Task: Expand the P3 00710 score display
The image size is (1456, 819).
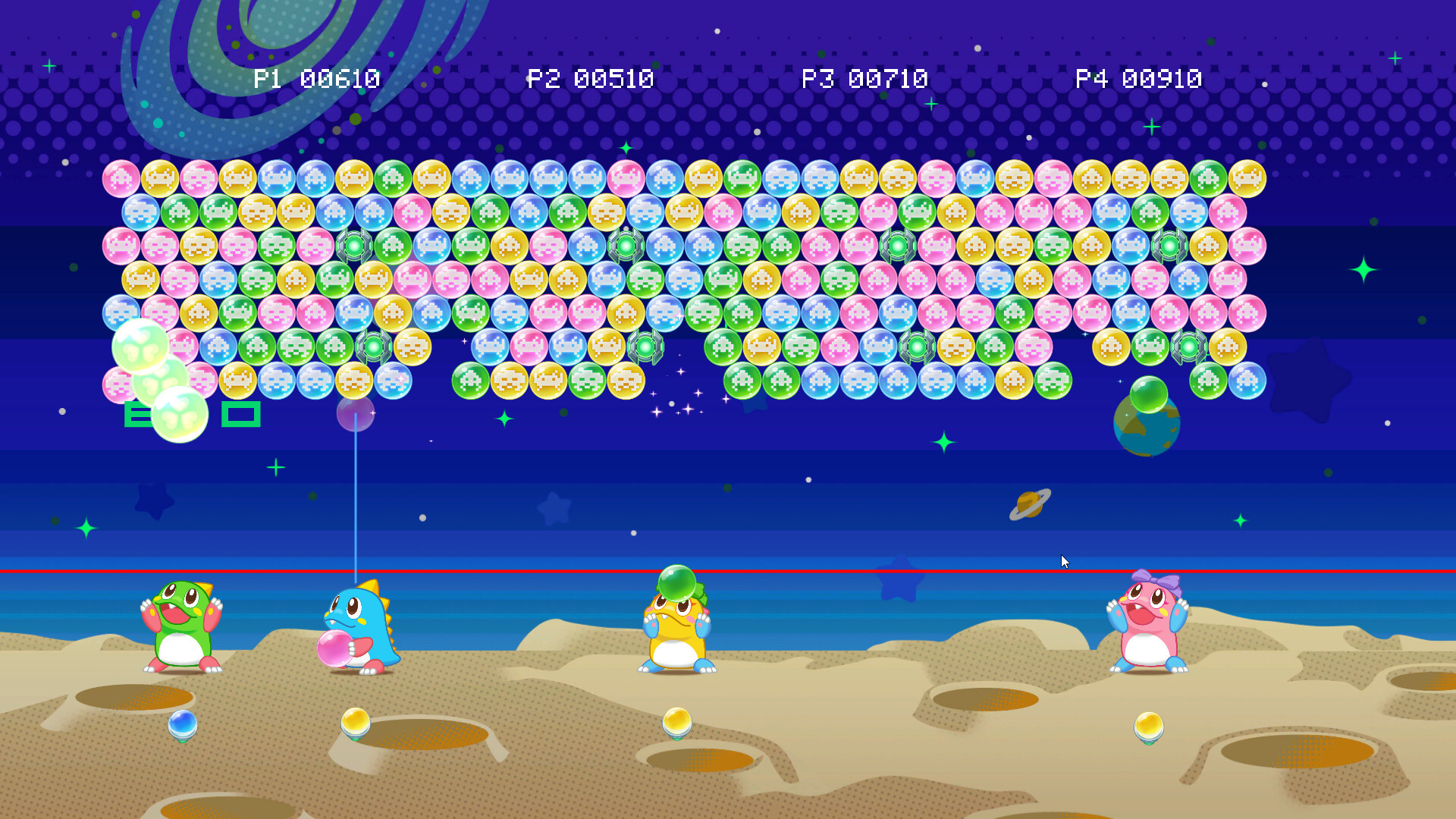Action: coord(864,77)
